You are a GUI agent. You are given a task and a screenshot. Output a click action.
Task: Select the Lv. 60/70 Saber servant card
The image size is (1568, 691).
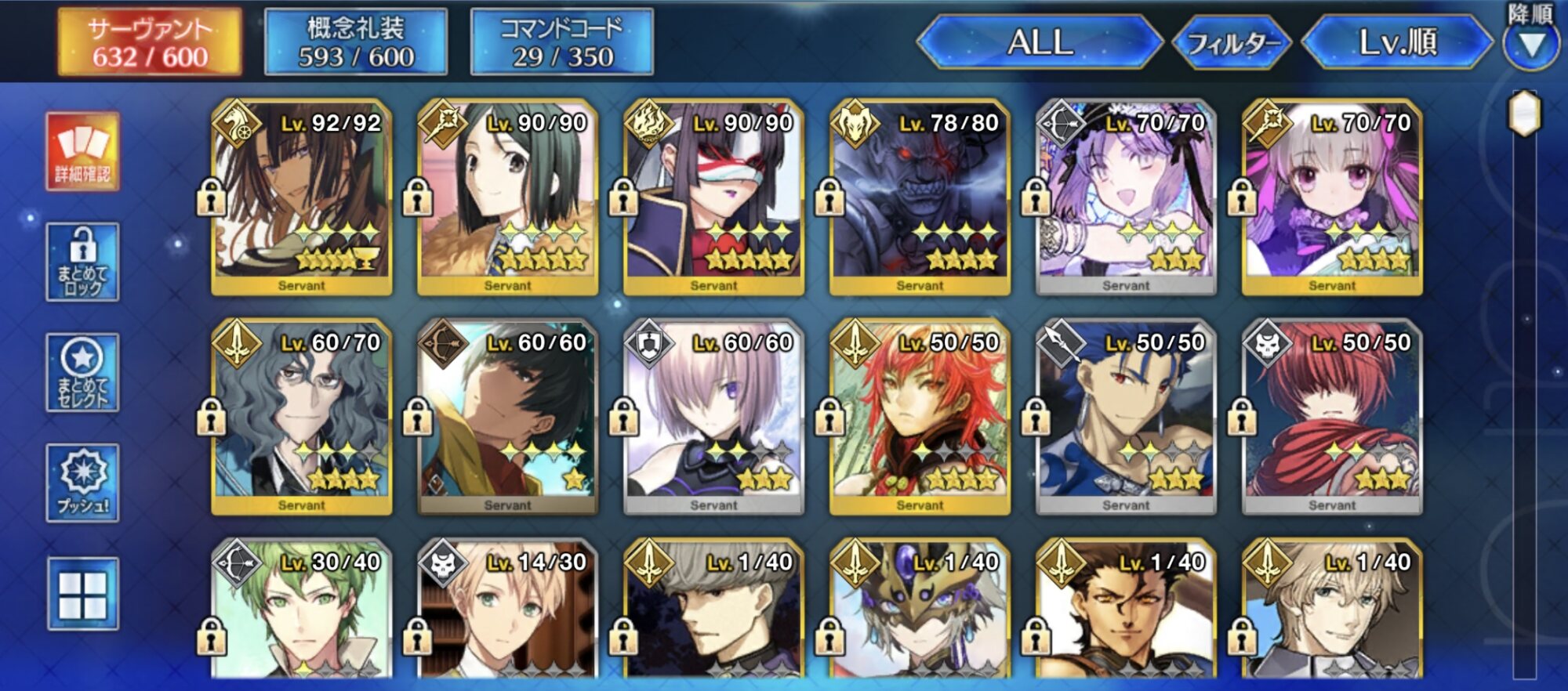tap(302, 417)
